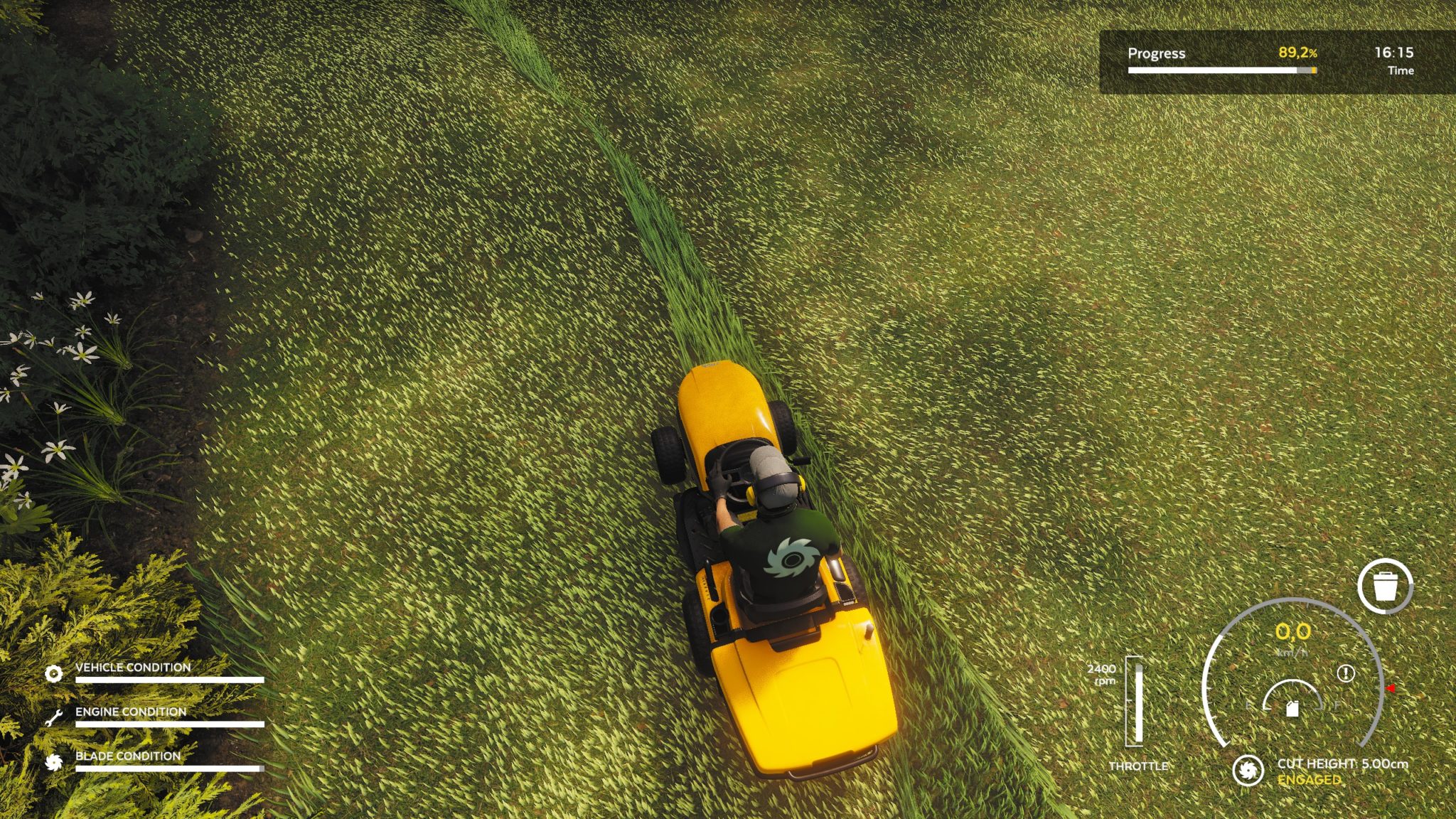Image resolution: width=1456 pixels, height=819 pixels.
Task: Click the engine condition wrench icon
Action: (x=53, y=718)
